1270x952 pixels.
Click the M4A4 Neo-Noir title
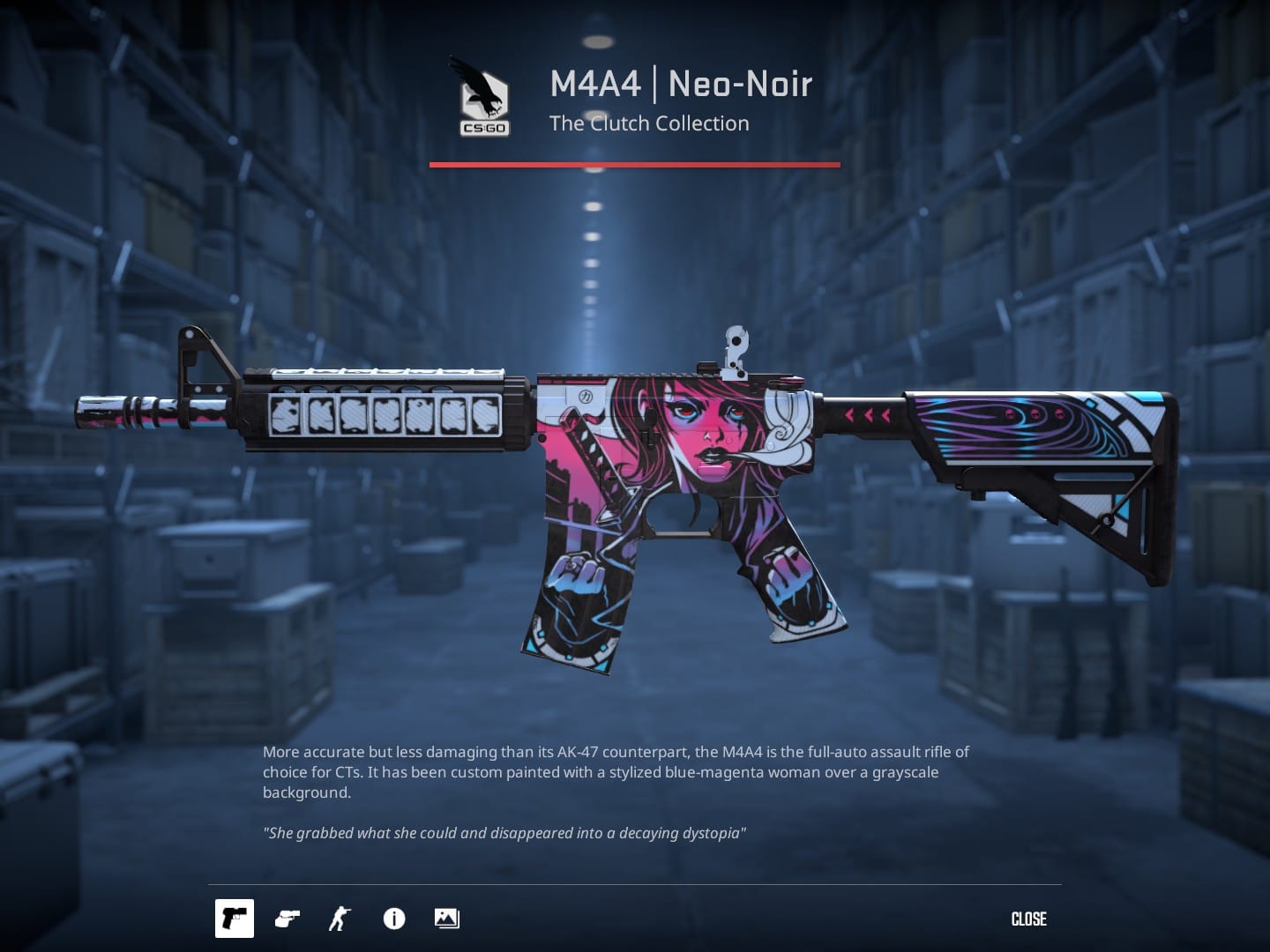[680, 84]
